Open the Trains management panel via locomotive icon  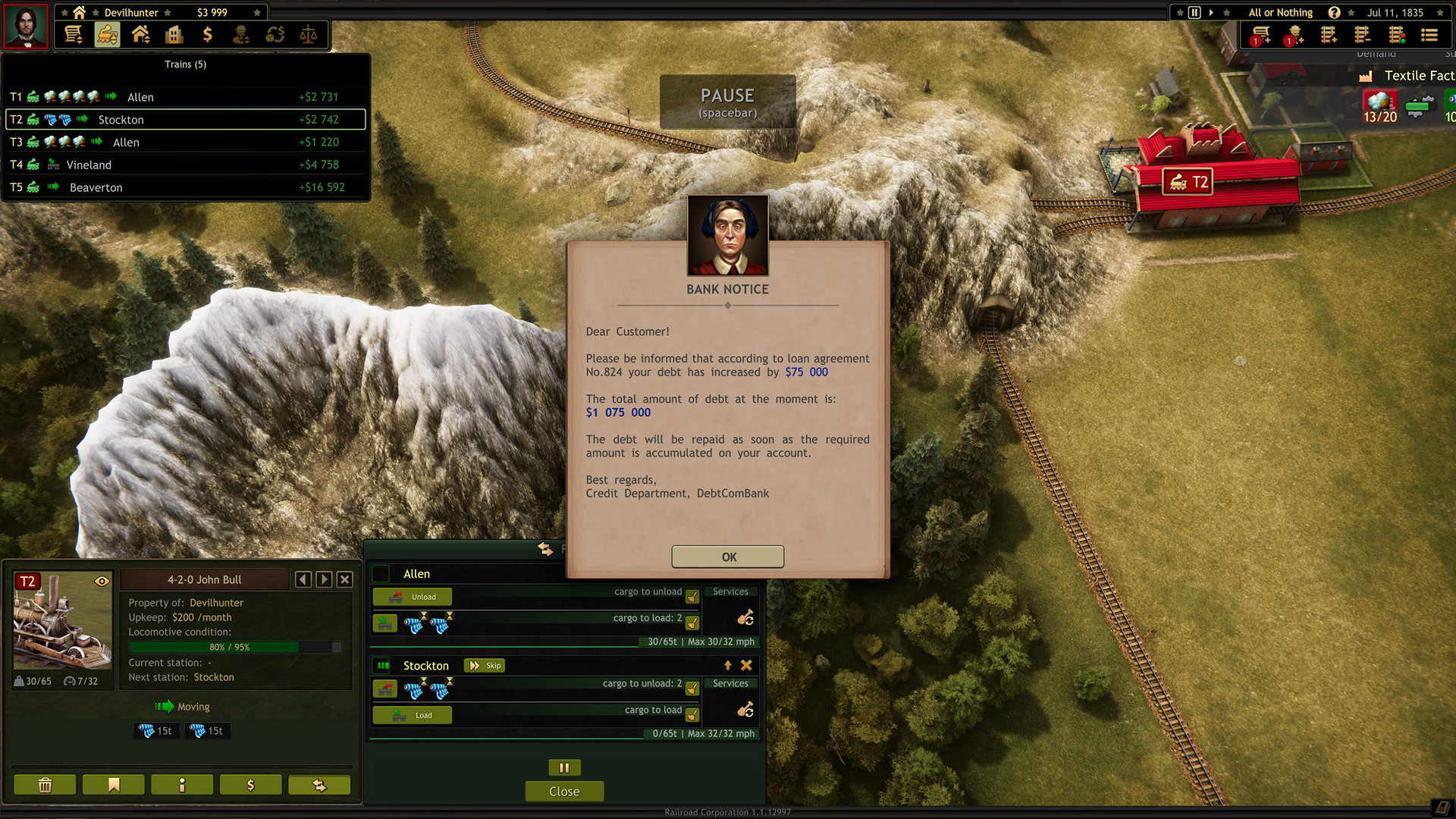pos(107,34)
